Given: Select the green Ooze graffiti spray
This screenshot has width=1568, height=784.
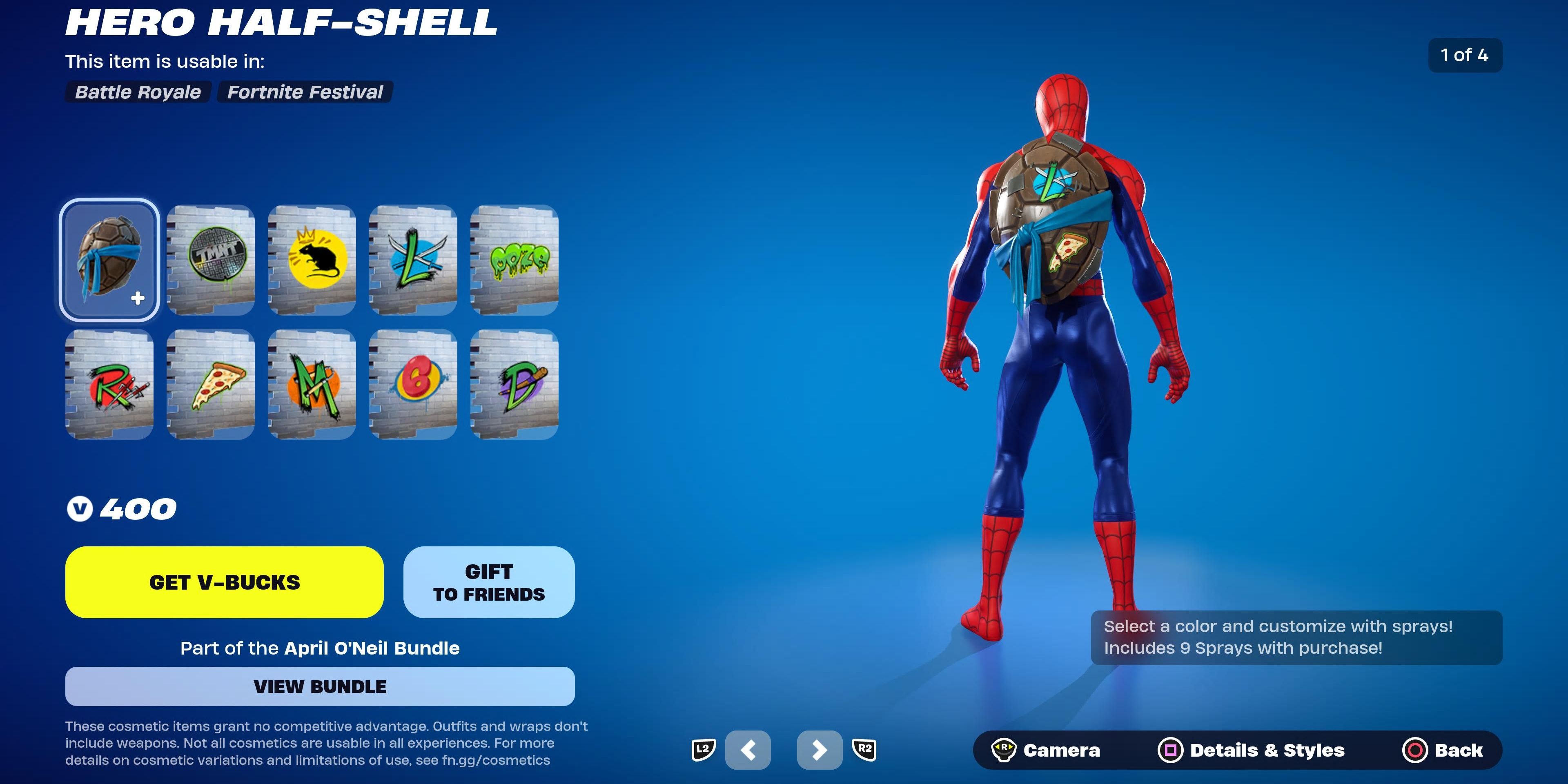Looking at the screenshot, I should (515, 262).
